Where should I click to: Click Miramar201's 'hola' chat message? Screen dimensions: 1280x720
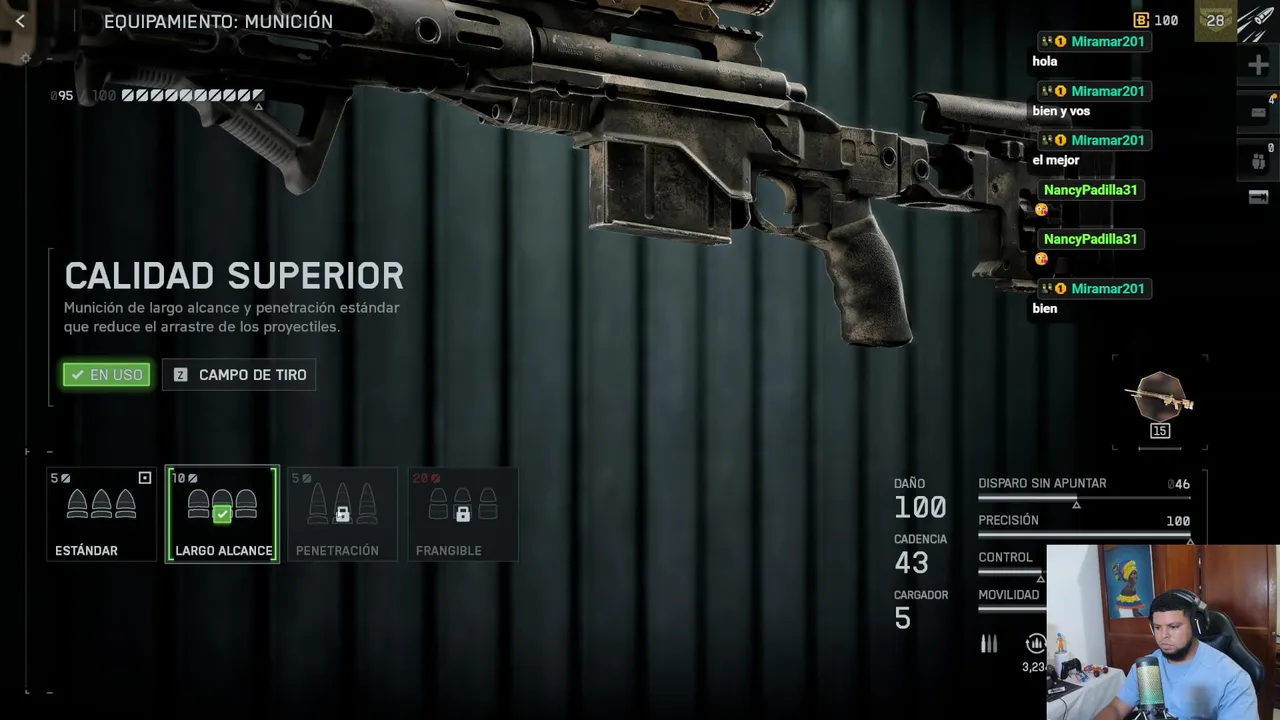coord(1045,61)
